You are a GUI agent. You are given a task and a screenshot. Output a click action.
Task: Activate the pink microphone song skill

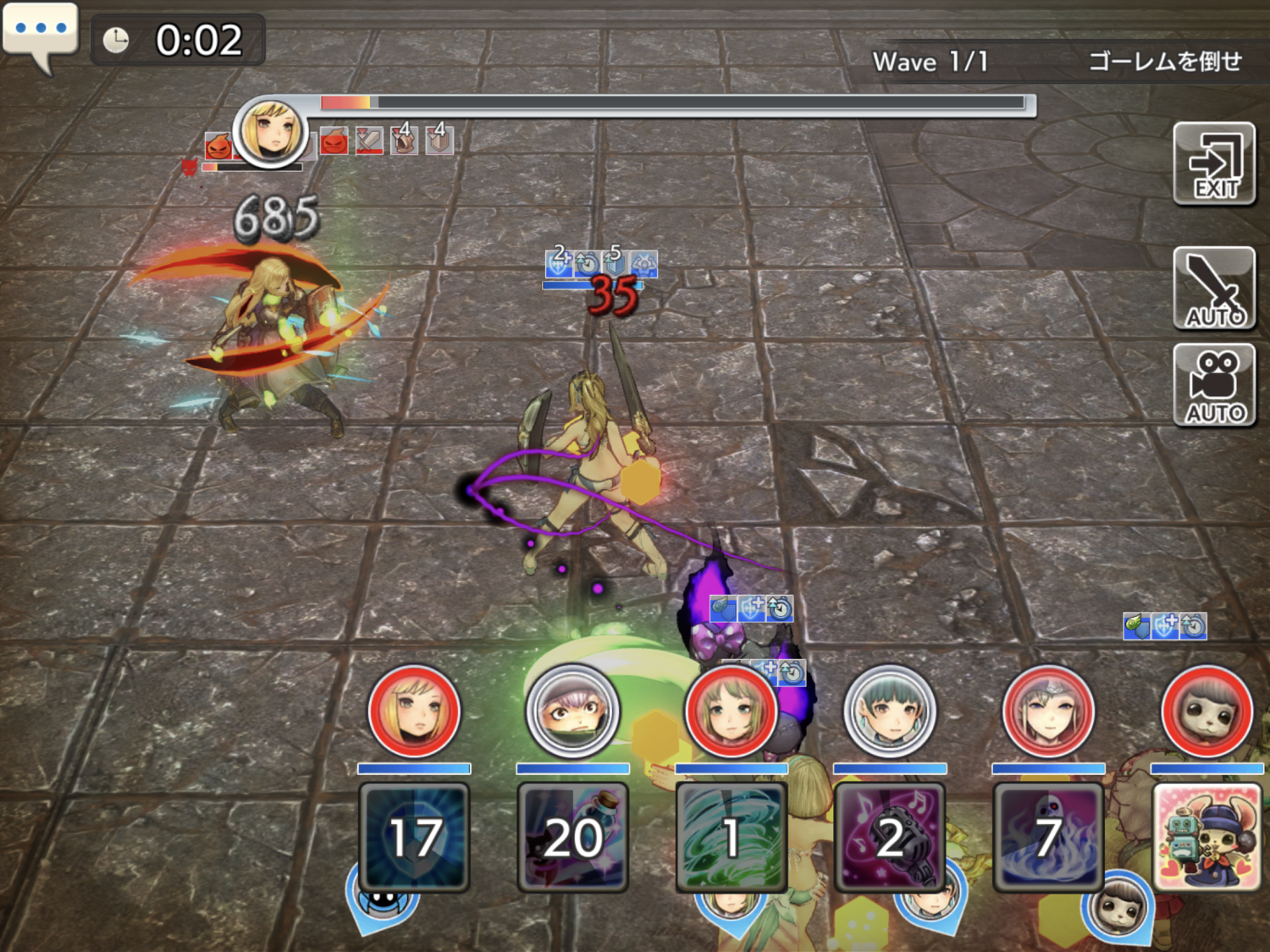[890, 836]
